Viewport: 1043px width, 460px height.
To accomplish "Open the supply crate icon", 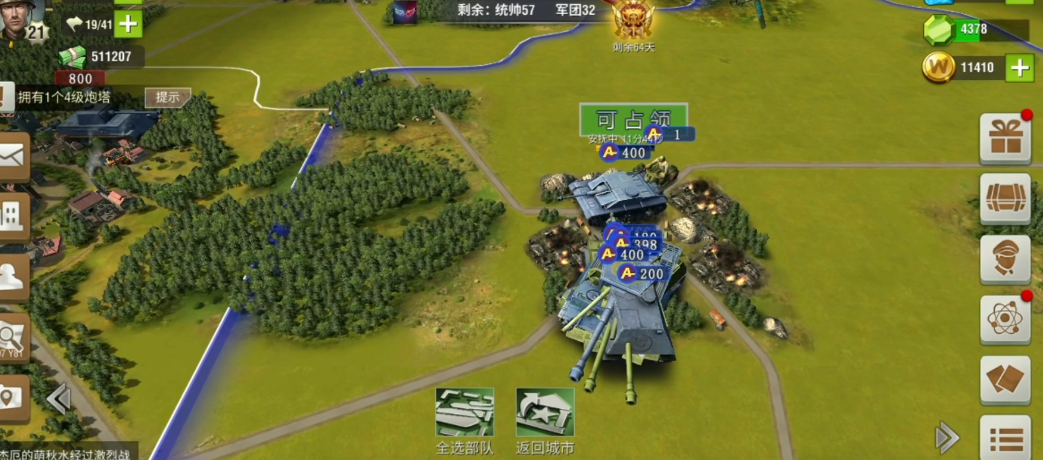I will tap(1004, 198).
